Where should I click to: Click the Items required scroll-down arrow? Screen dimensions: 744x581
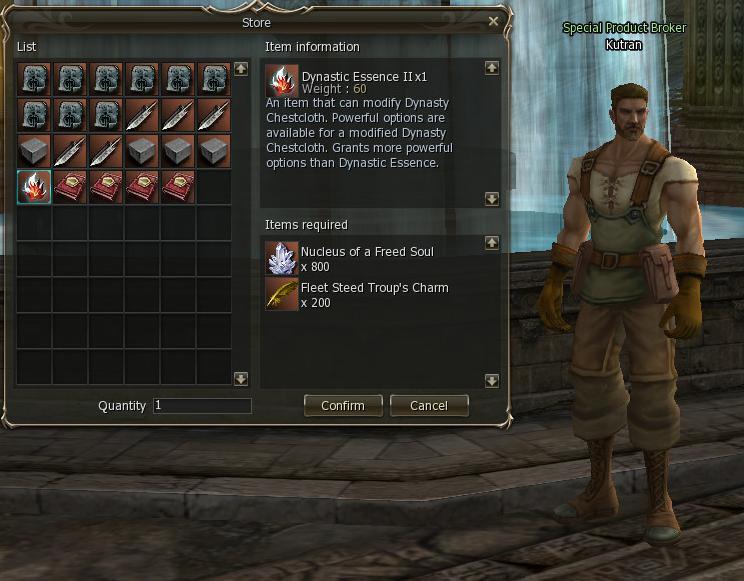[491, 380]
